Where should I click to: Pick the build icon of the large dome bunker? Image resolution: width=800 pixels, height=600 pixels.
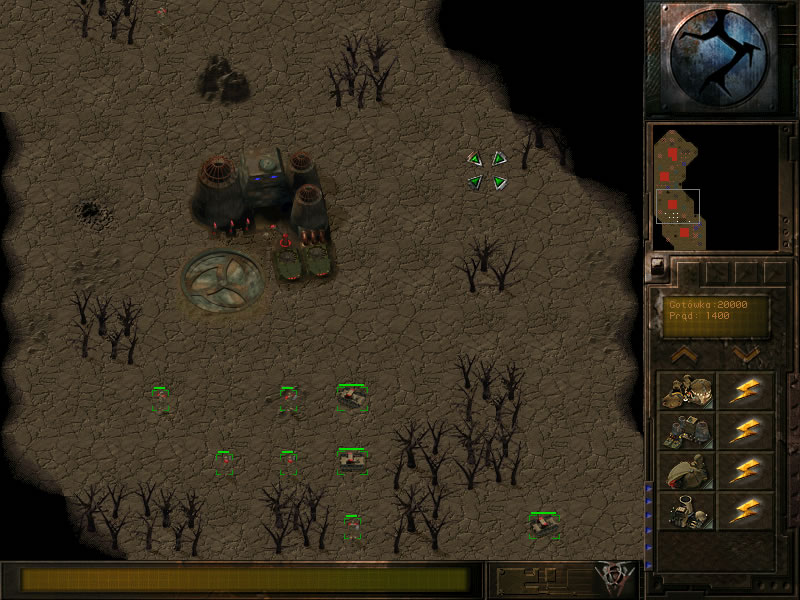point(686,471)
